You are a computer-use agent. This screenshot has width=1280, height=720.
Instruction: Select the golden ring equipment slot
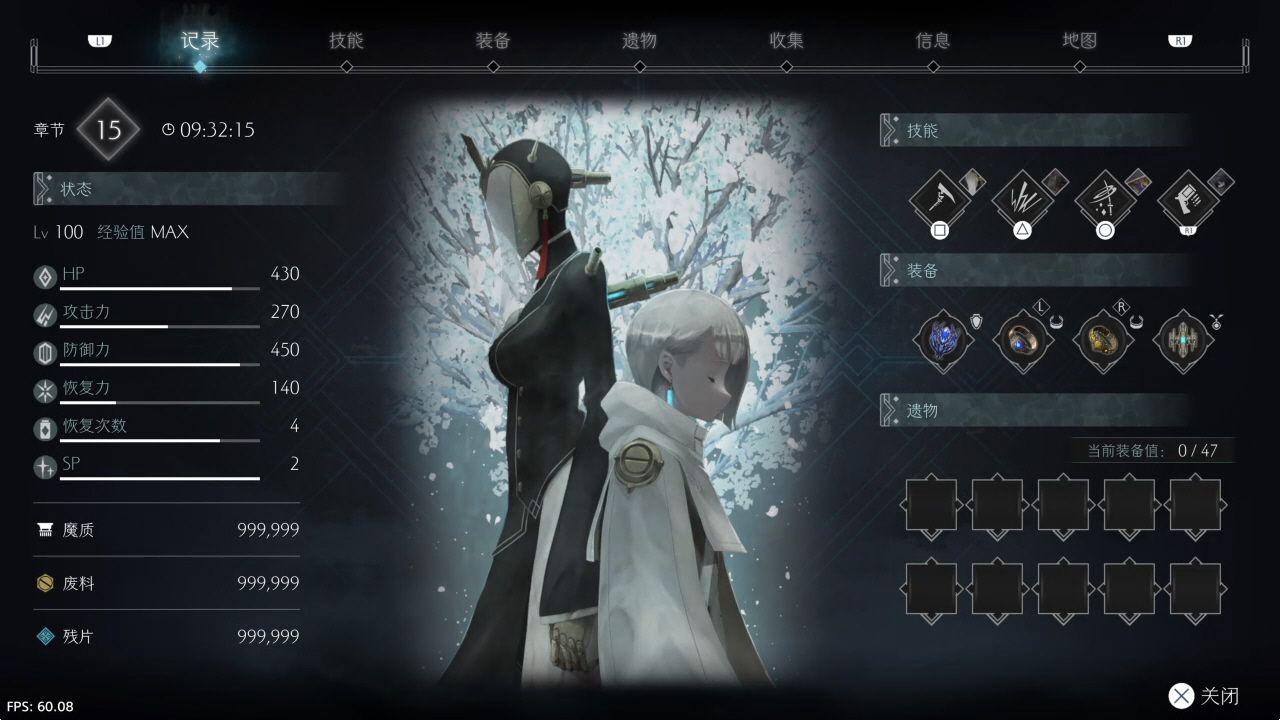1103,340
